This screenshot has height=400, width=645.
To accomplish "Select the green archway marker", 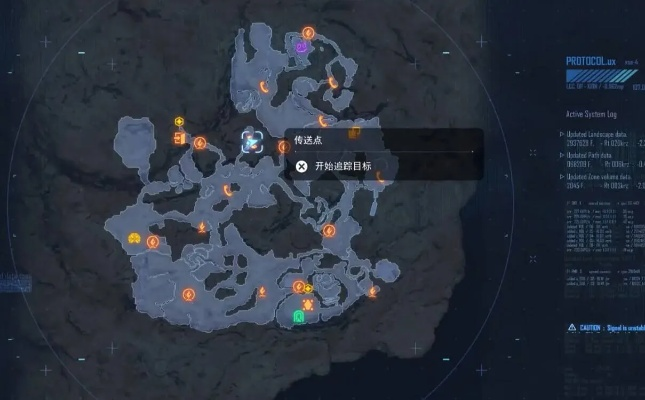I will pyautogui.click(x=298, y=316).
